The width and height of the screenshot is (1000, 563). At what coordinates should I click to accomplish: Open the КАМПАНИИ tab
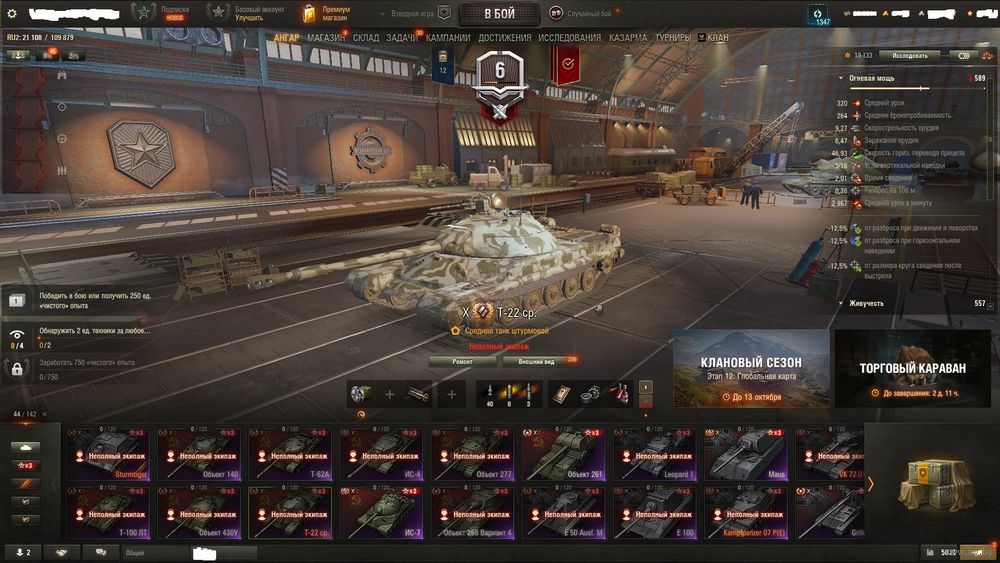coord(448,38)
